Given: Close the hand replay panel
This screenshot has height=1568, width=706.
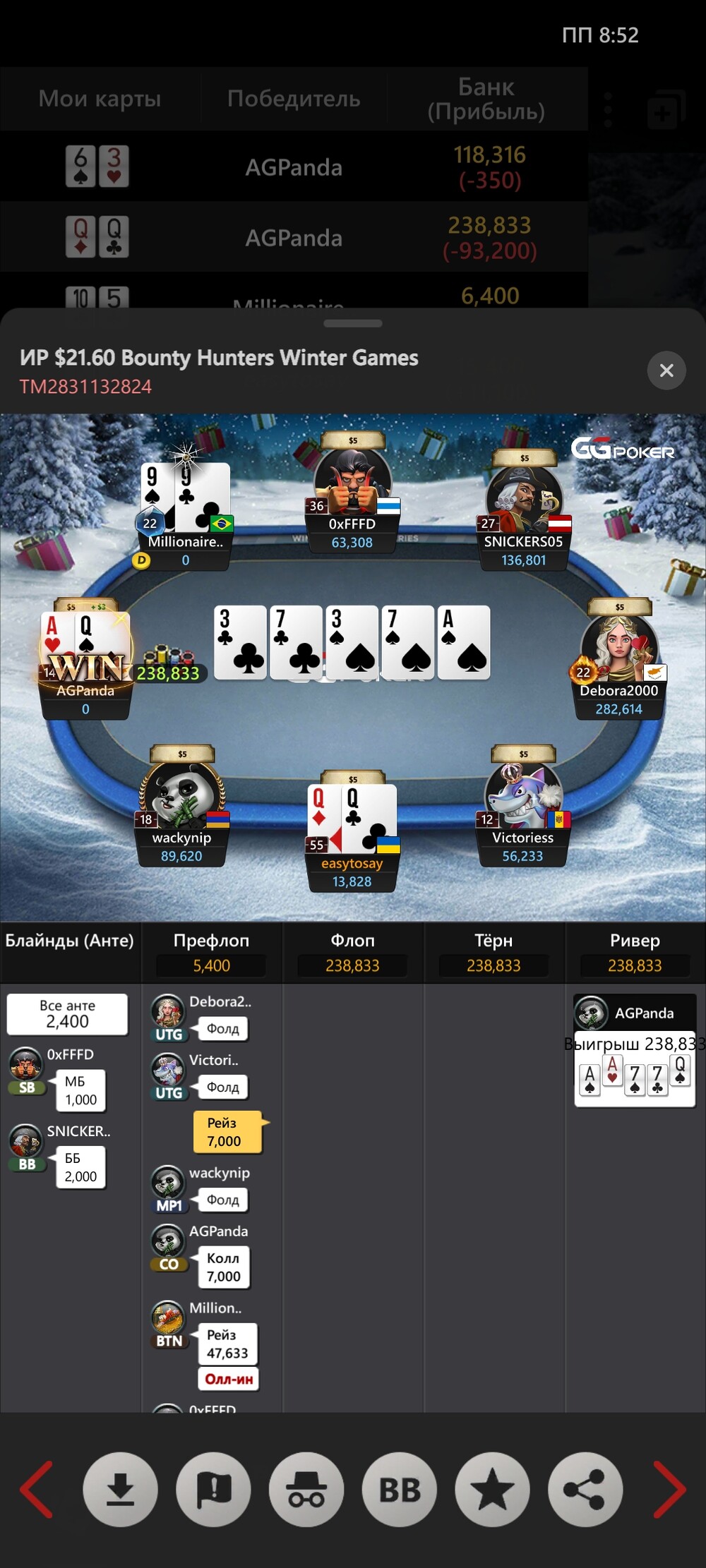Looking at the screenshot, I should pos(666,370).
